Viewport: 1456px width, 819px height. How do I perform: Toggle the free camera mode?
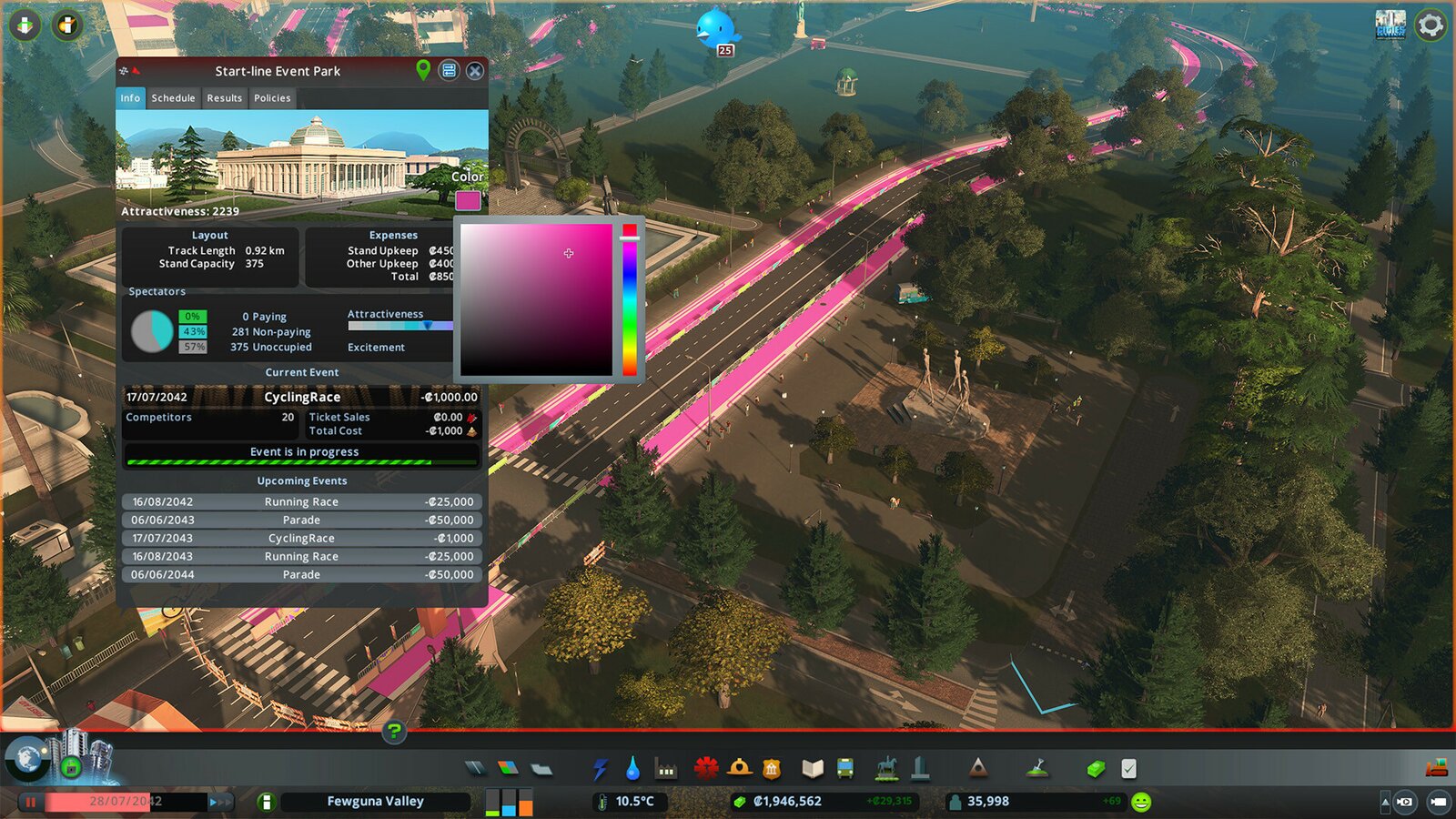(x=1438, y=803)
